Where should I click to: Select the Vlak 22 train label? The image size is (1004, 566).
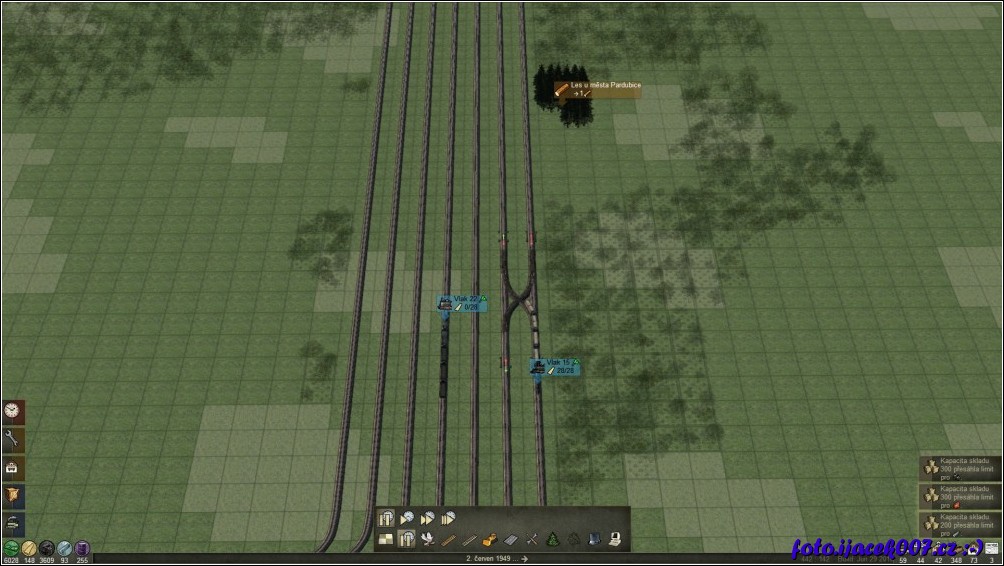[x=462, y=302]
